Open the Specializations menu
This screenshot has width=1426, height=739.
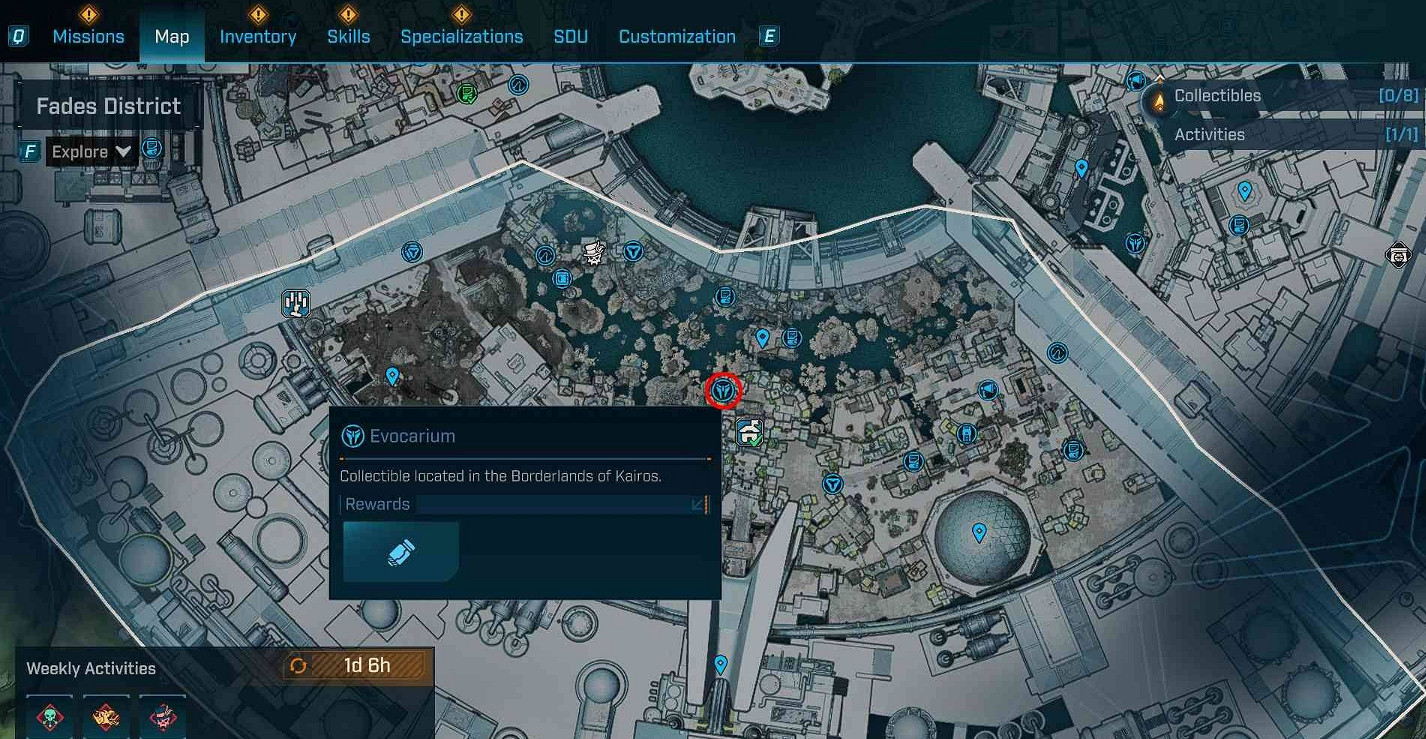tap(462, 36)
